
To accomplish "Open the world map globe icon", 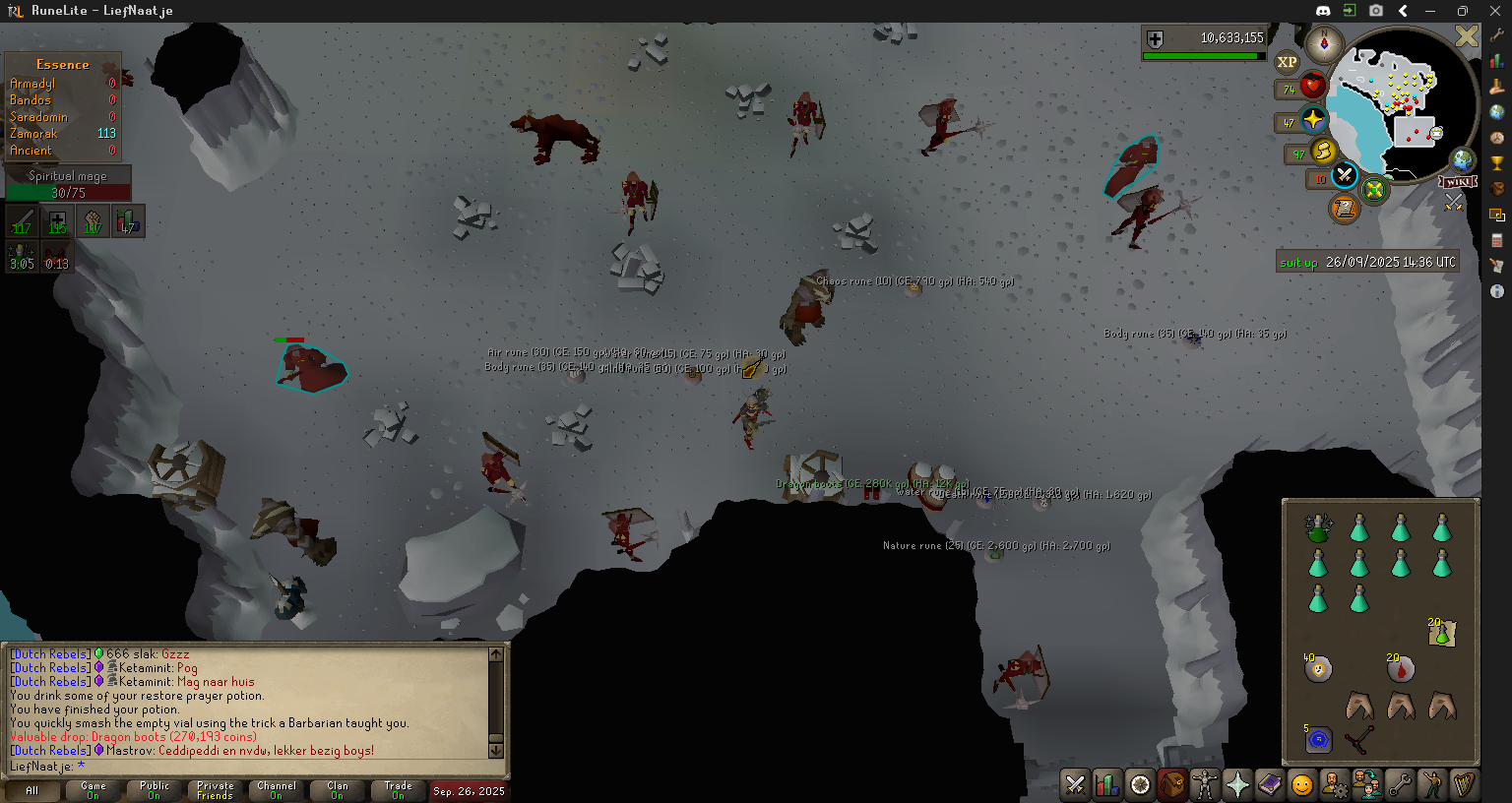I will click(1463, 159).
